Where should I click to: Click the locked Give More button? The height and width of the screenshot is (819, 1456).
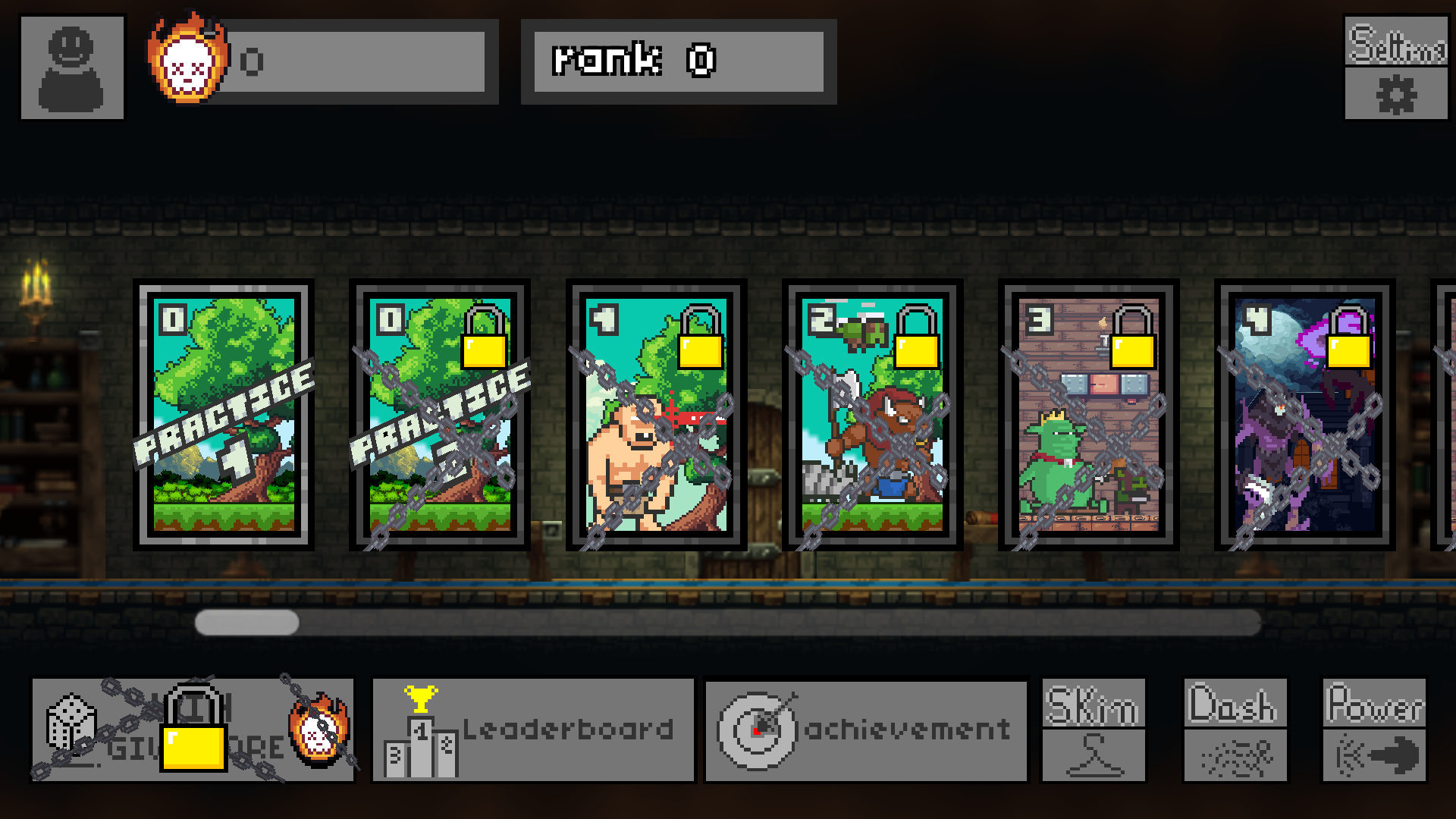point(193,730)
